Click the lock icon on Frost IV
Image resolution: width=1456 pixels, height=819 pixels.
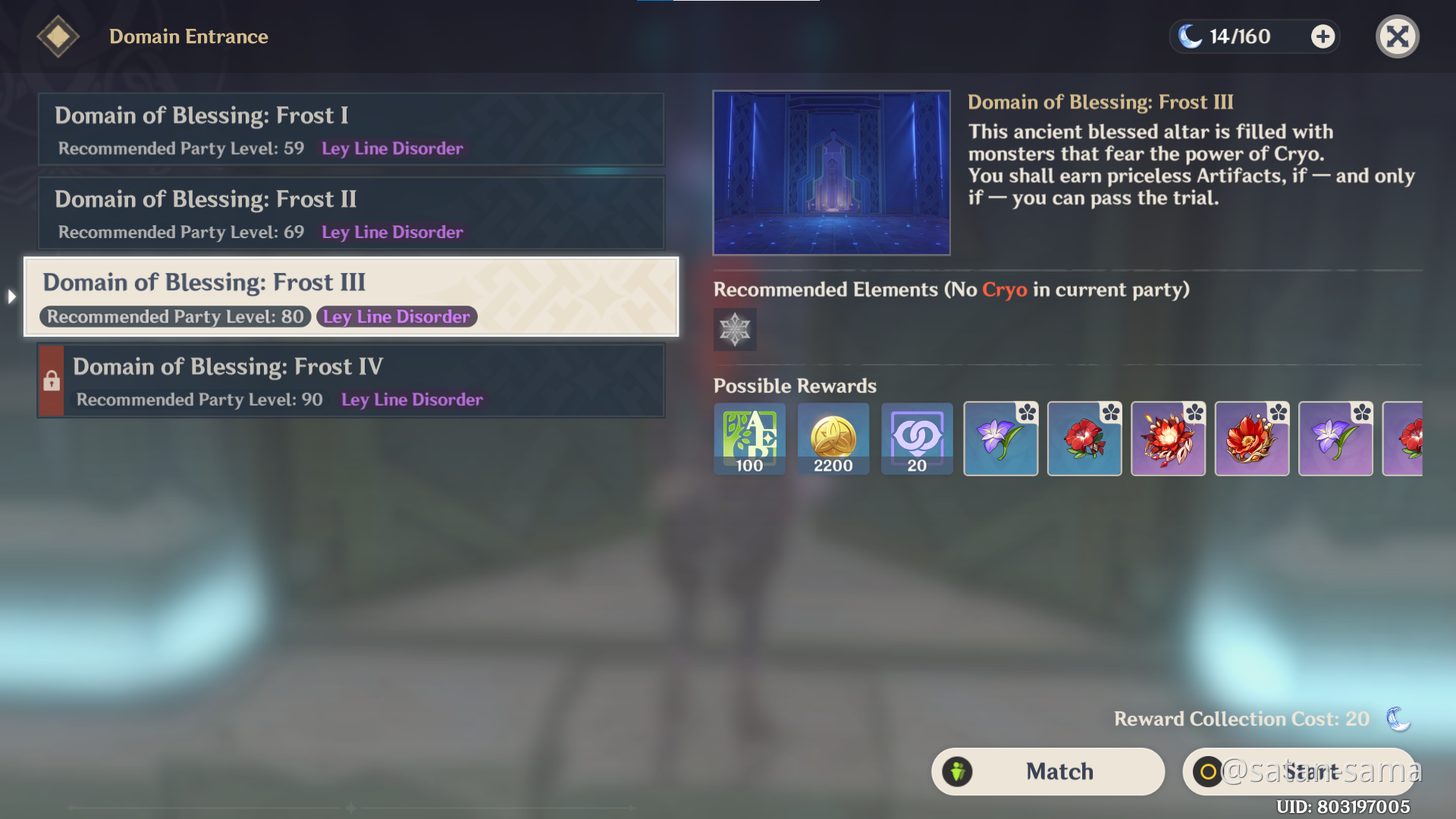pos(50,380)
